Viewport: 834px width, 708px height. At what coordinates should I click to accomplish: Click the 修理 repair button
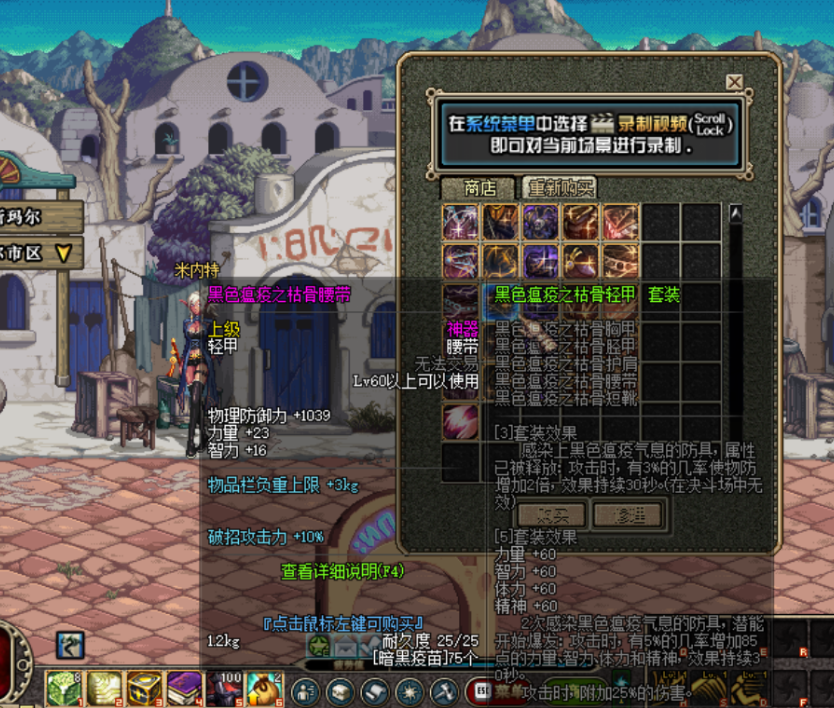627,515
